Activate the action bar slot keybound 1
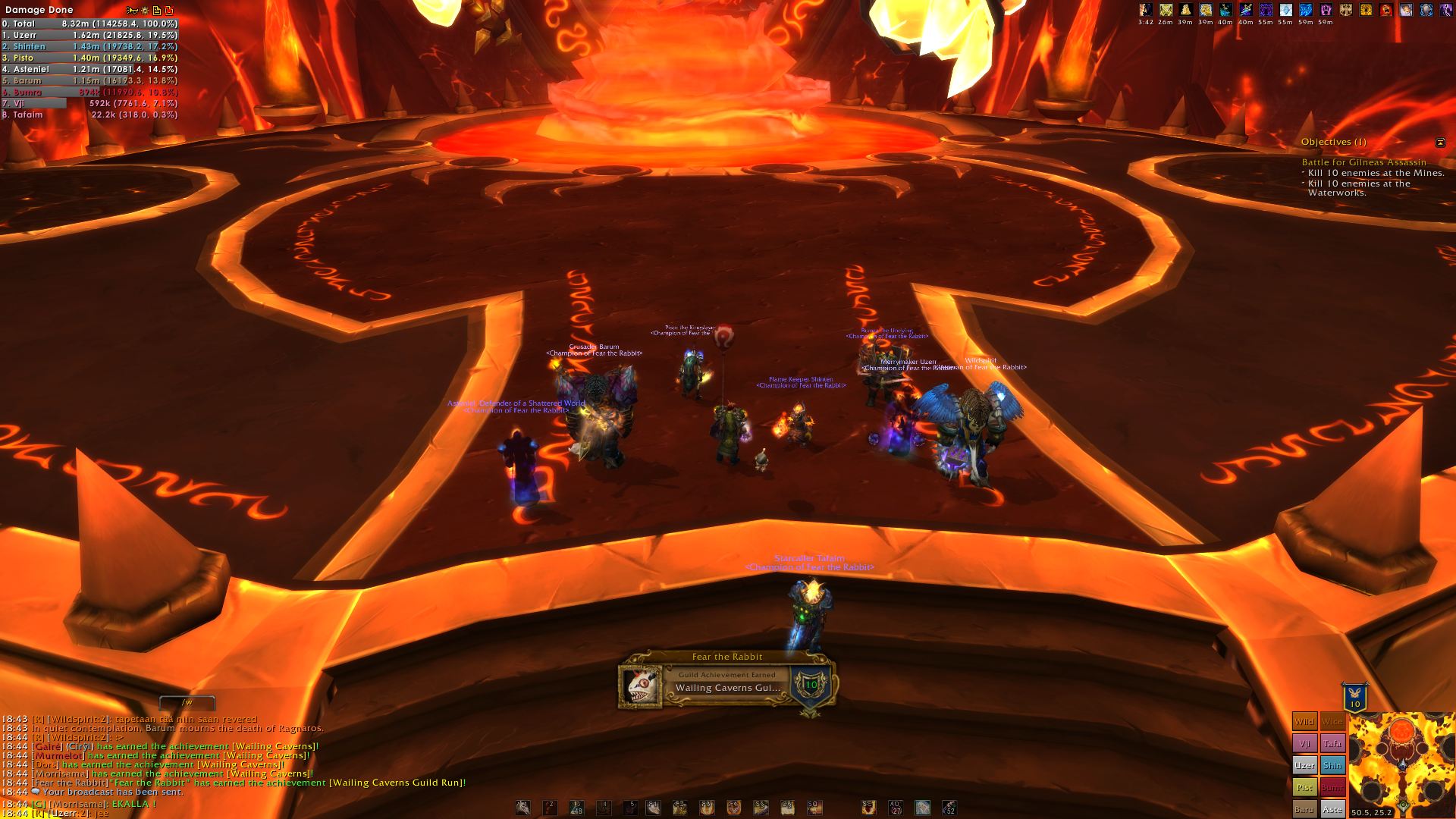 pos(523,808)
